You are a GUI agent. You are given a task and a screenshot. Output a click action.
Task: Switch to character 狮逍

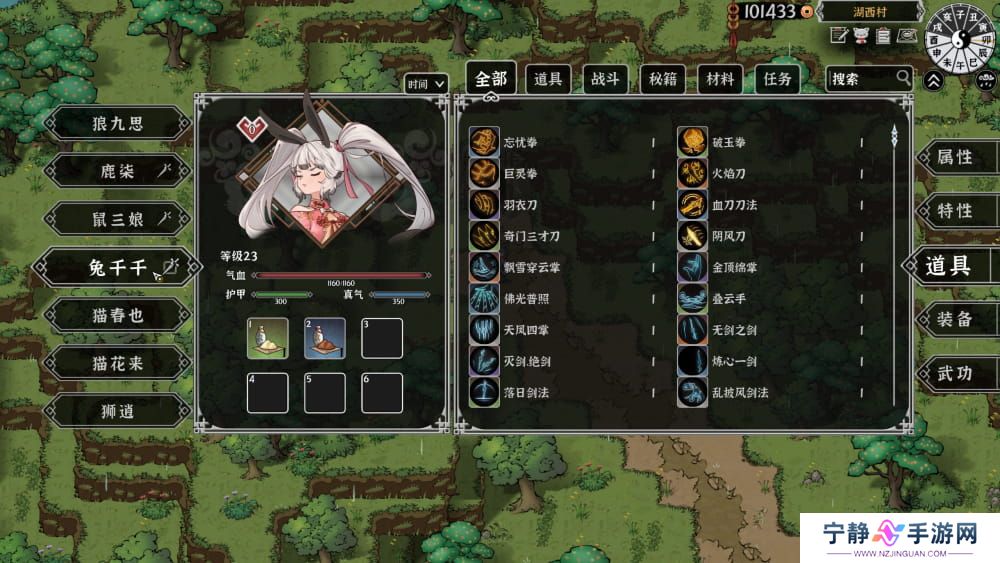[116, 411]
